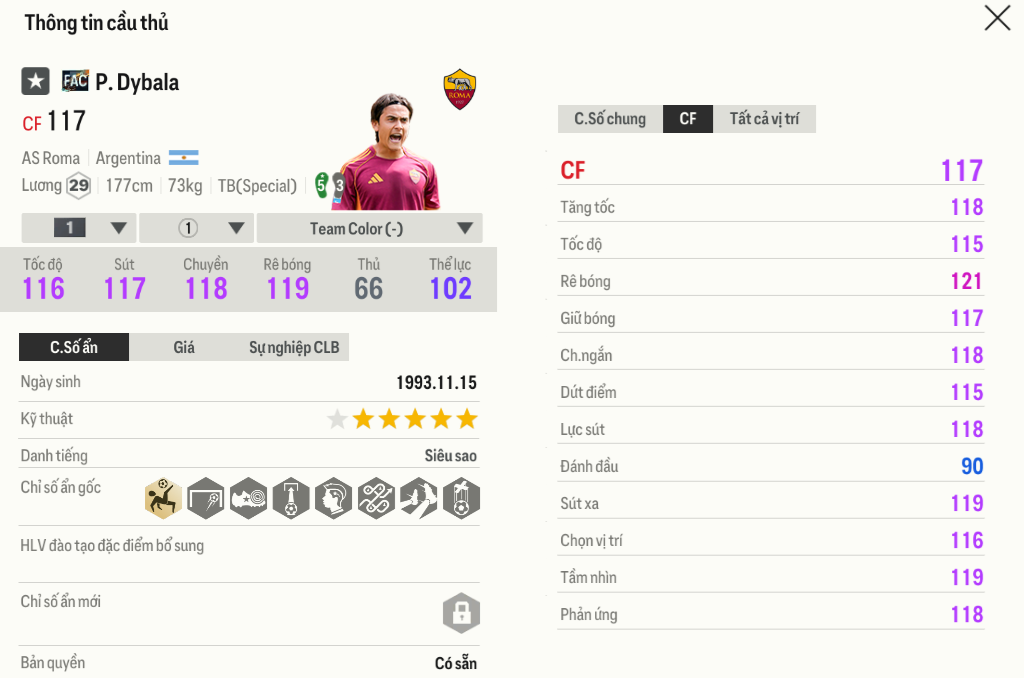The image size is (1024, 678).
Task: Click the winding route arrows trait icon
Action: tap(376, 497)
